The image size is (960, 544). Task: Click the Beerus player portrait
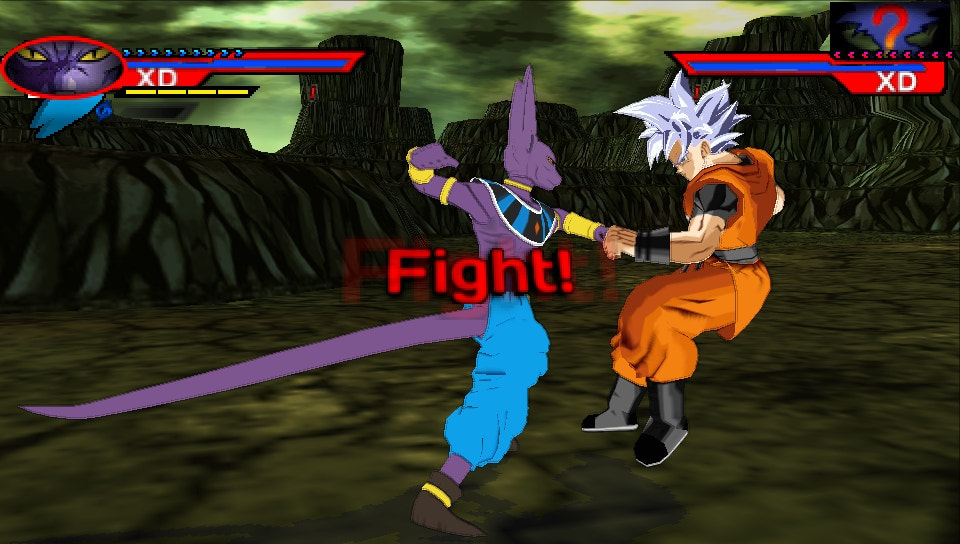(x=62, y=67)
